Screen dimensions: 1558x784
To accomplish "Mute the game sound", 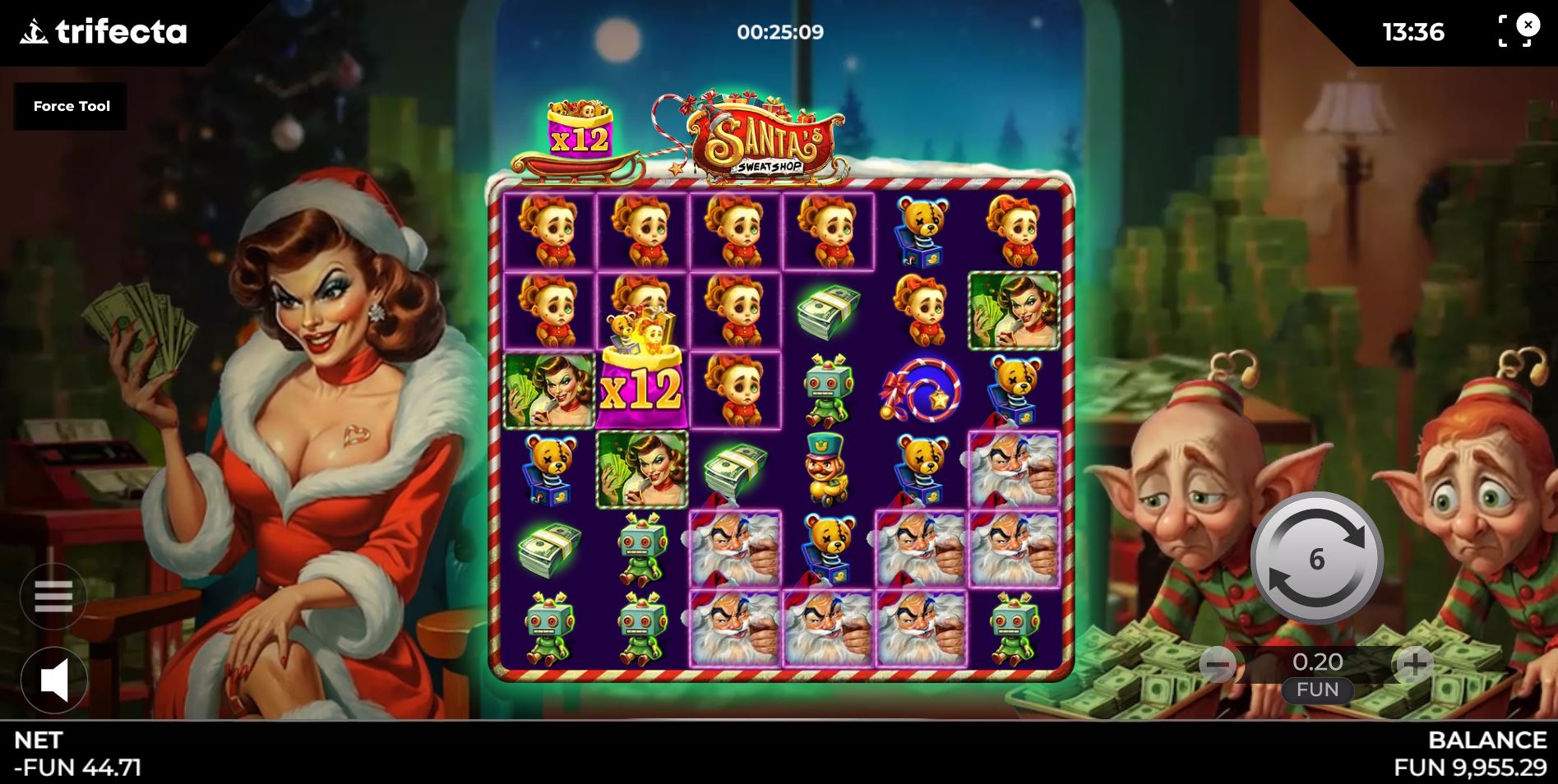I will [x=53, y=680].
